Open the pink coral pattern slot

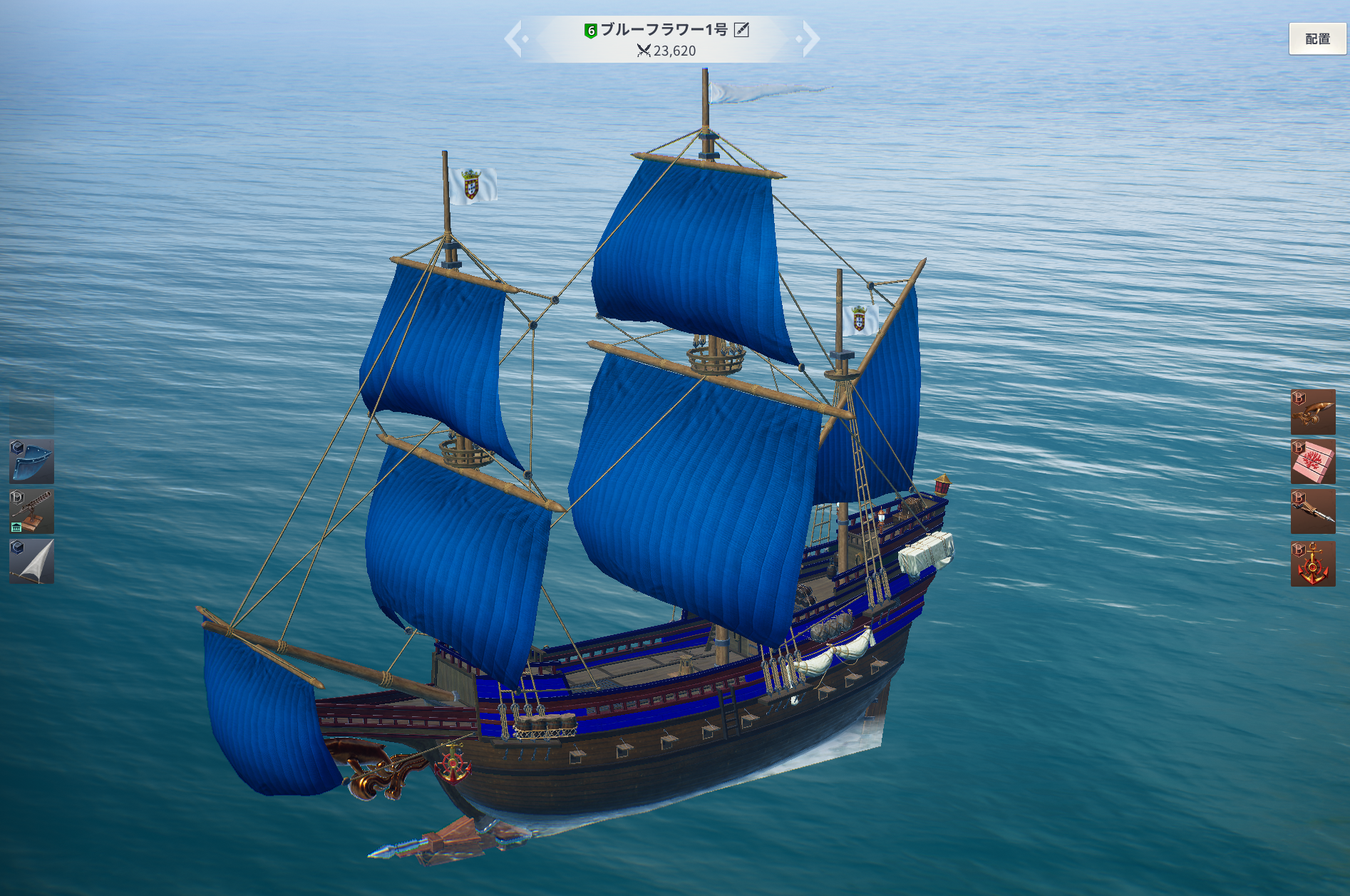pyautogui.click(x=1312, y=461)
